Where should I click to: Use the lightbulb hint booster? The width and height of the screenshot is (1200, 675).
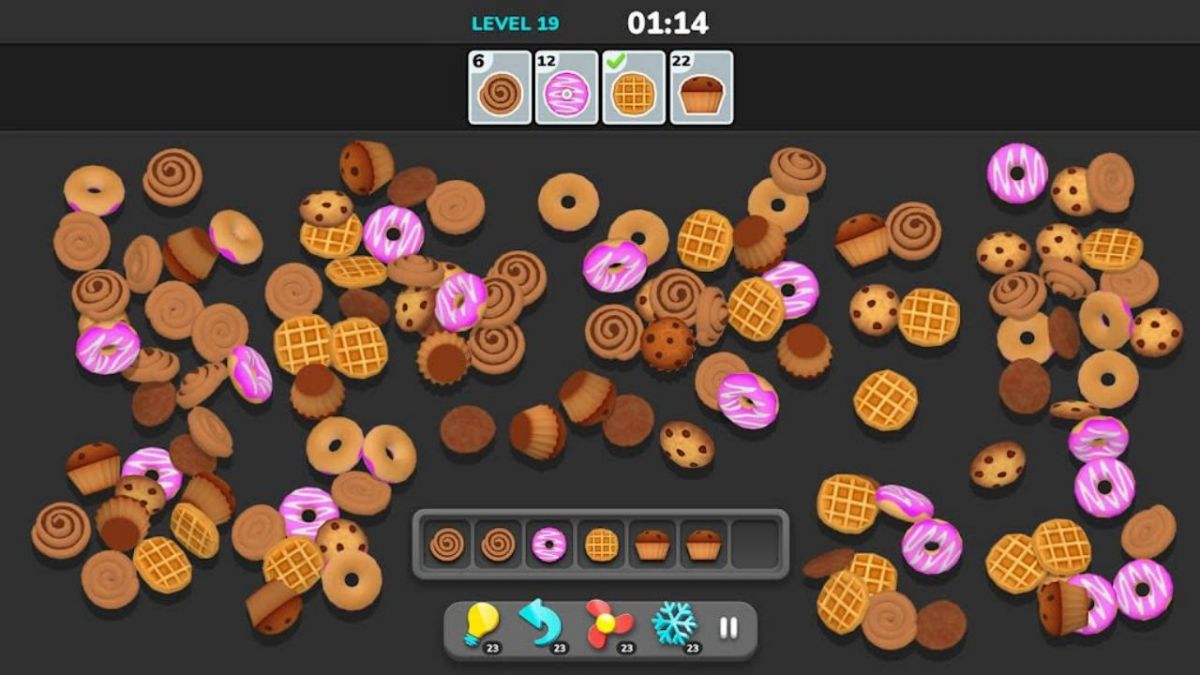481,625
